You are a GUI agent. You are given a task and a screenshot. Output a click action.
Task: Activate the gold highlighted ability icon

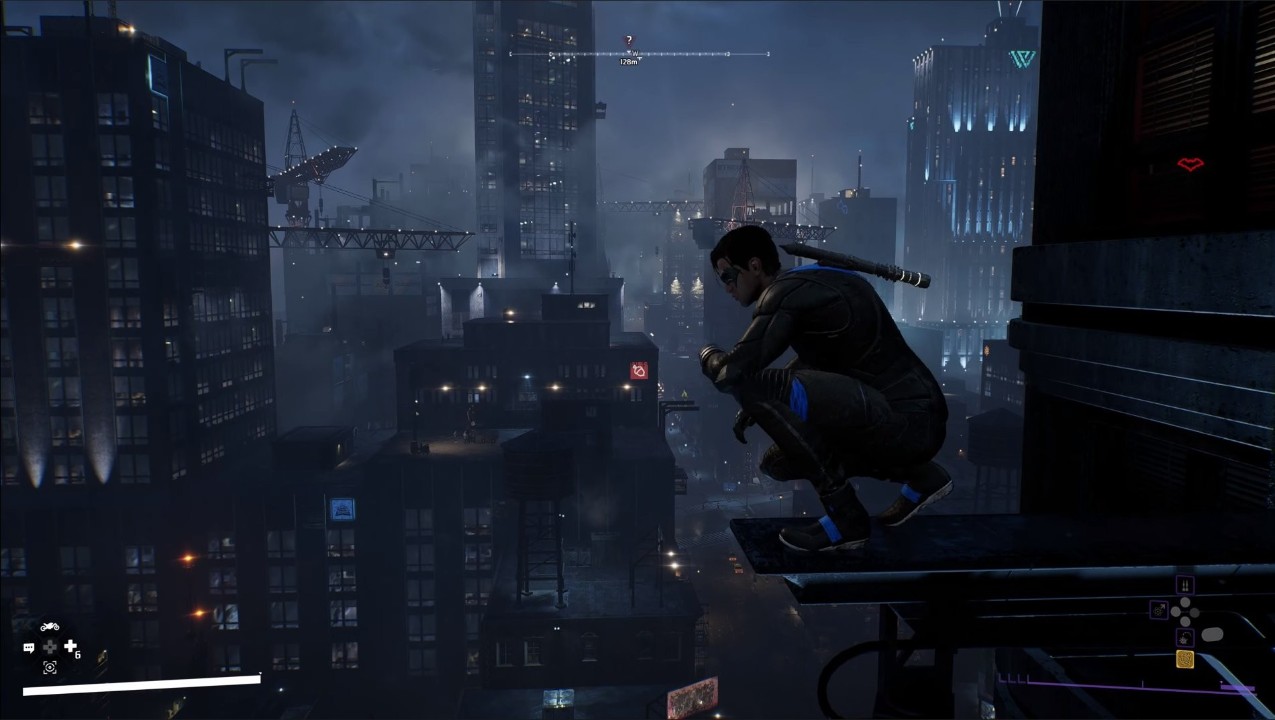point(1185,659)
